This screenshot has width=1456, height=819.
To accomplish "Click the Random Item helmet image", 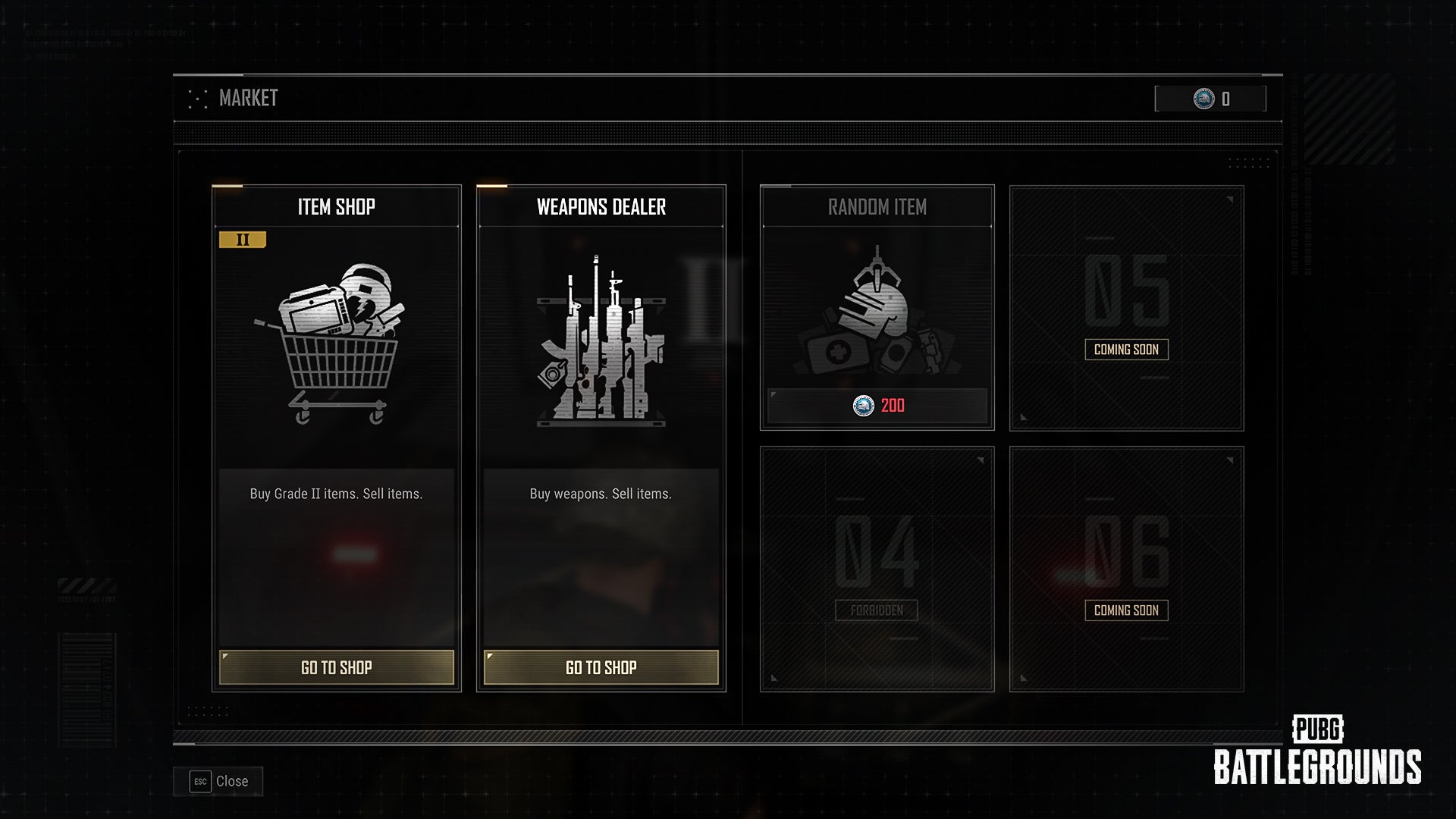I will click(877, 311).
